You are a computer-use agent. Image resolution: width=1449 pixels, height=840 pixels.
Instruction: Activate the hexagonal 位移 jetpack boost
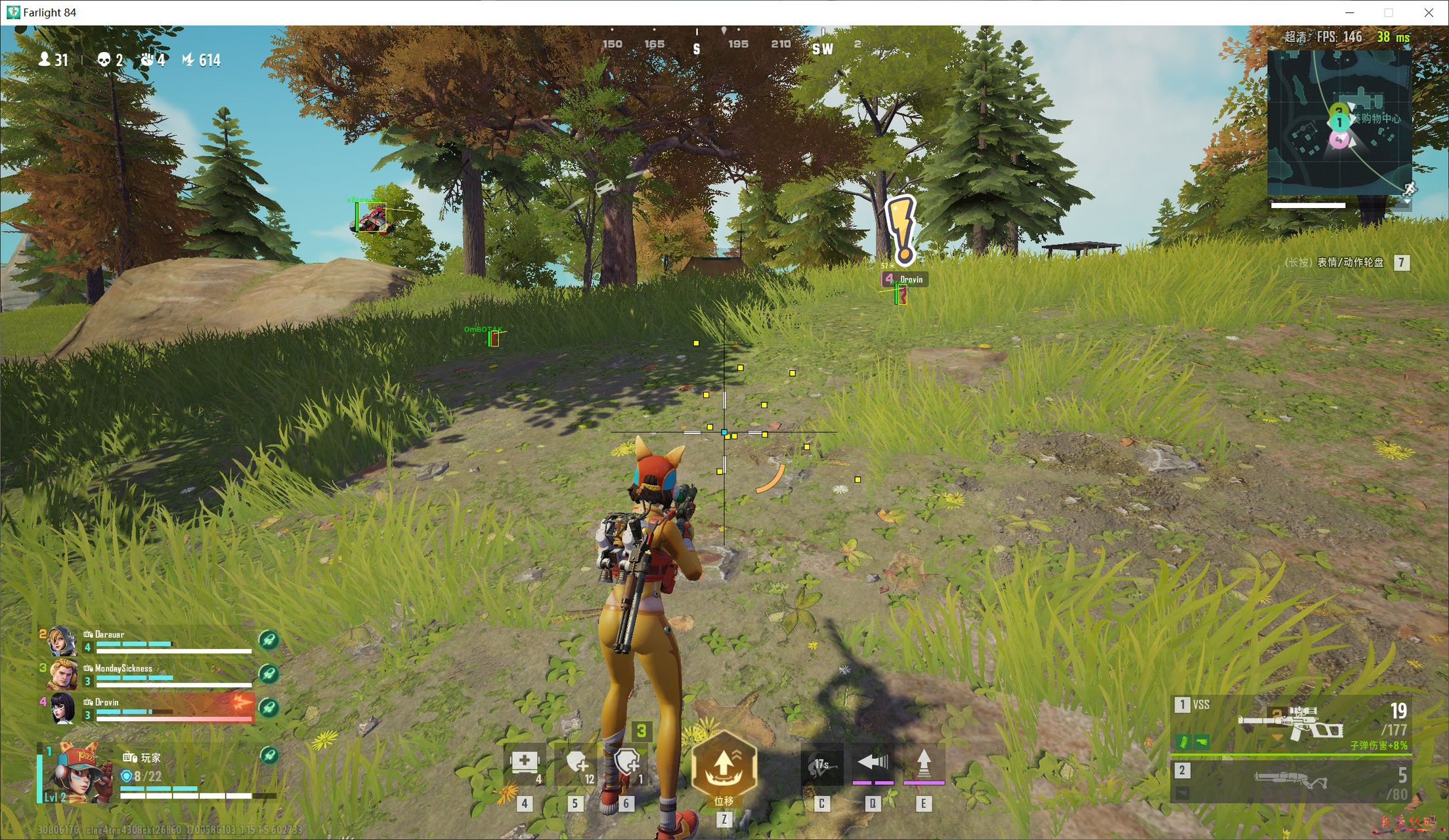tap(724, 766)
